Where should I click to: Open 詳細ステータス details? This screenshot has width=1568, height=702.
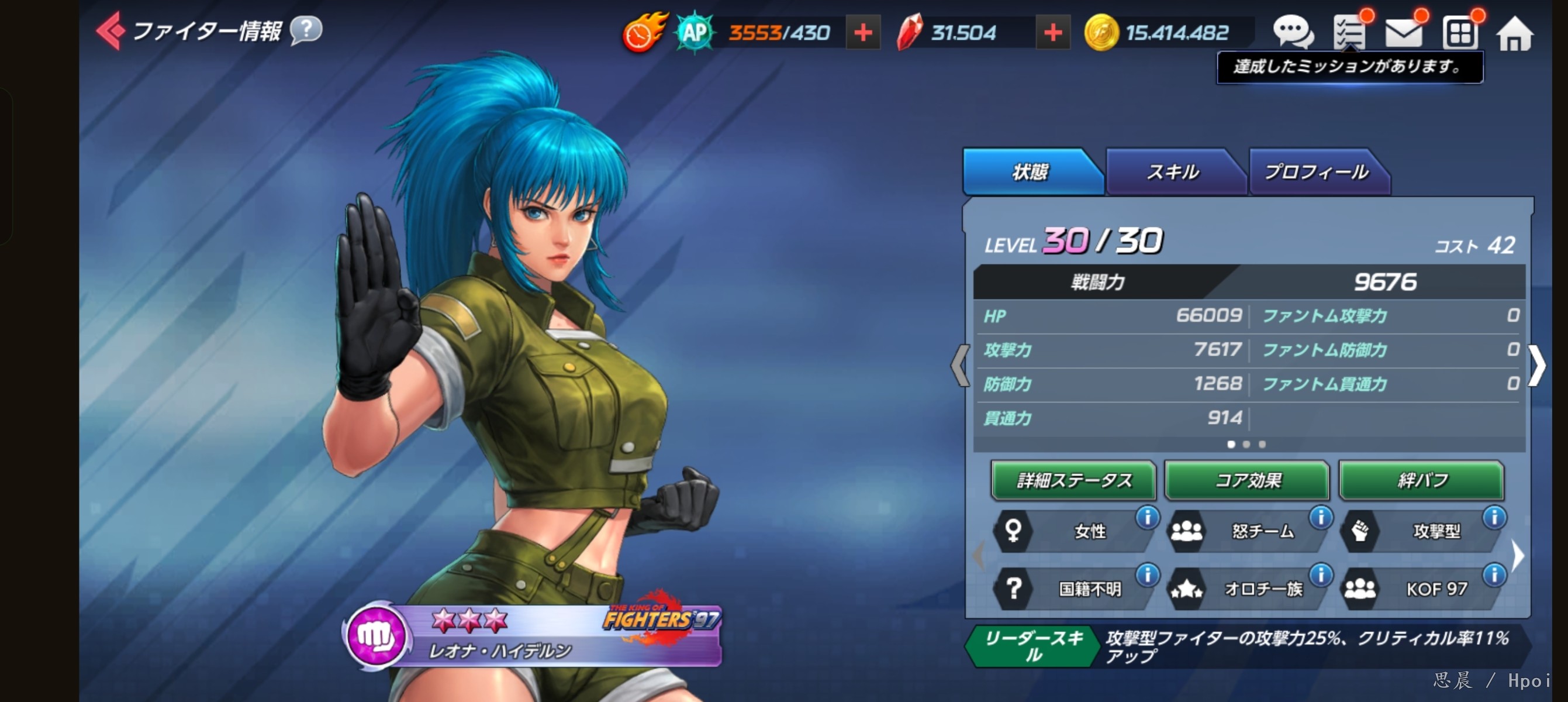pos(1073,480)
